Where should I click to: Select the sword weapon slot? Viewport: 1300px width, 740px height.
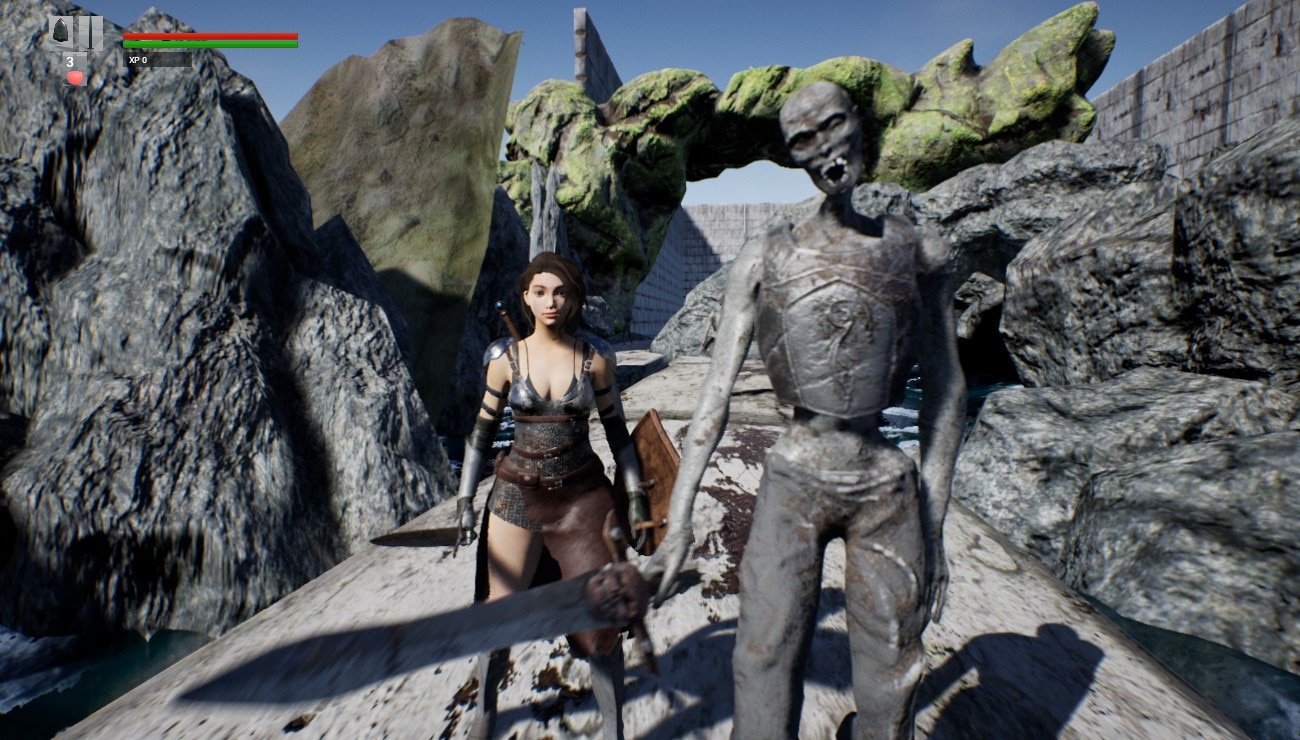tap(90, 32)
